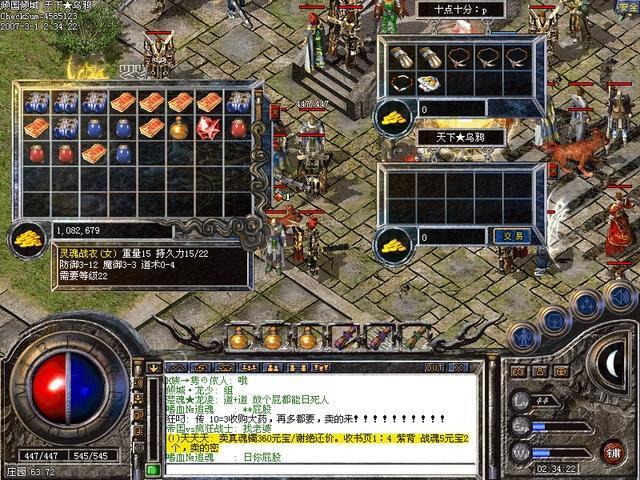This screenshot has width=640, height=480.
Task: Click the bag's gold coin pile icon
Action: tap(28, 236)
